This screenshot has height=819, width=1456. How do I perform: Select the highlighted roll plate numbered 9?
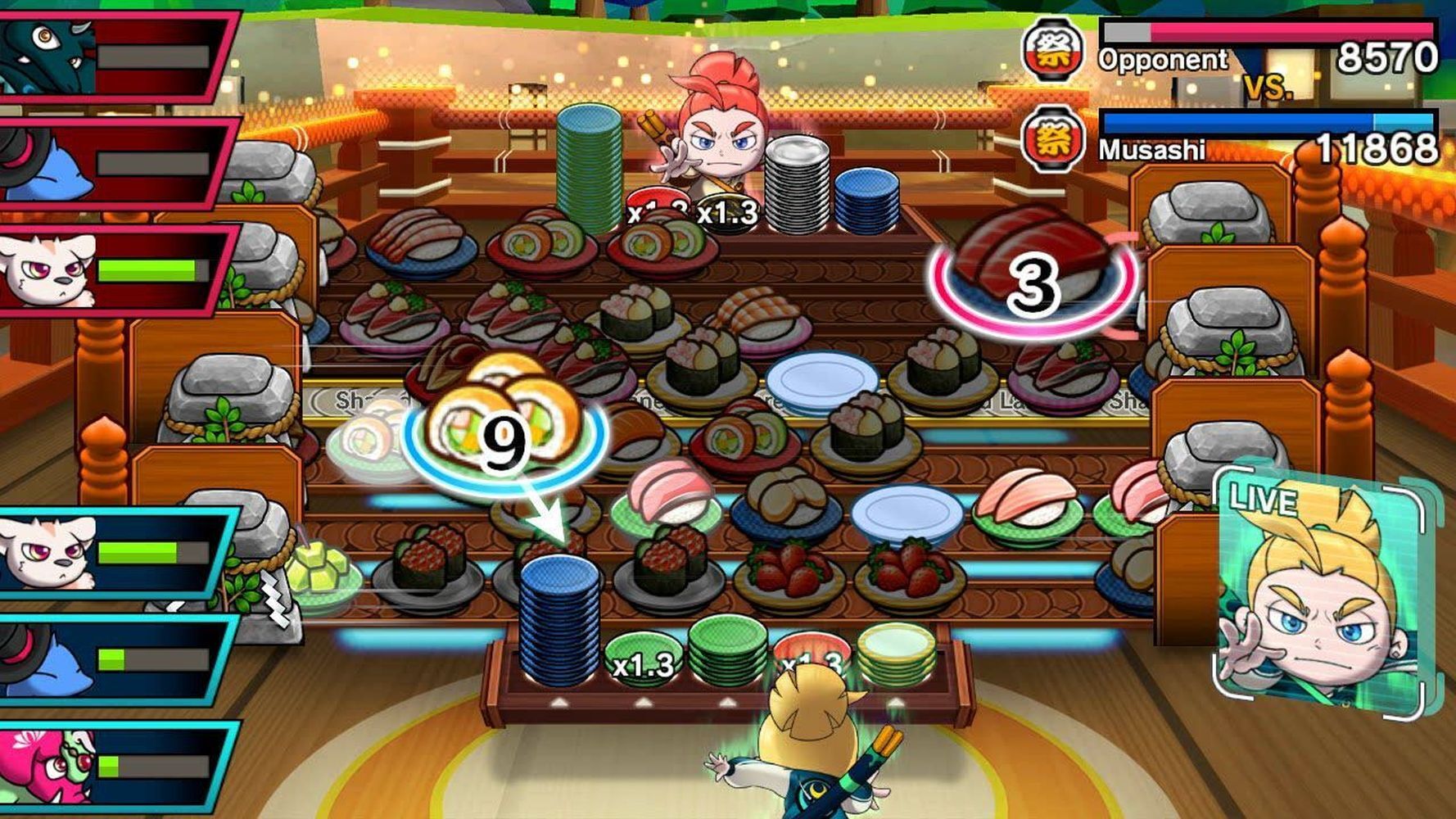click(x=503, y=432)
